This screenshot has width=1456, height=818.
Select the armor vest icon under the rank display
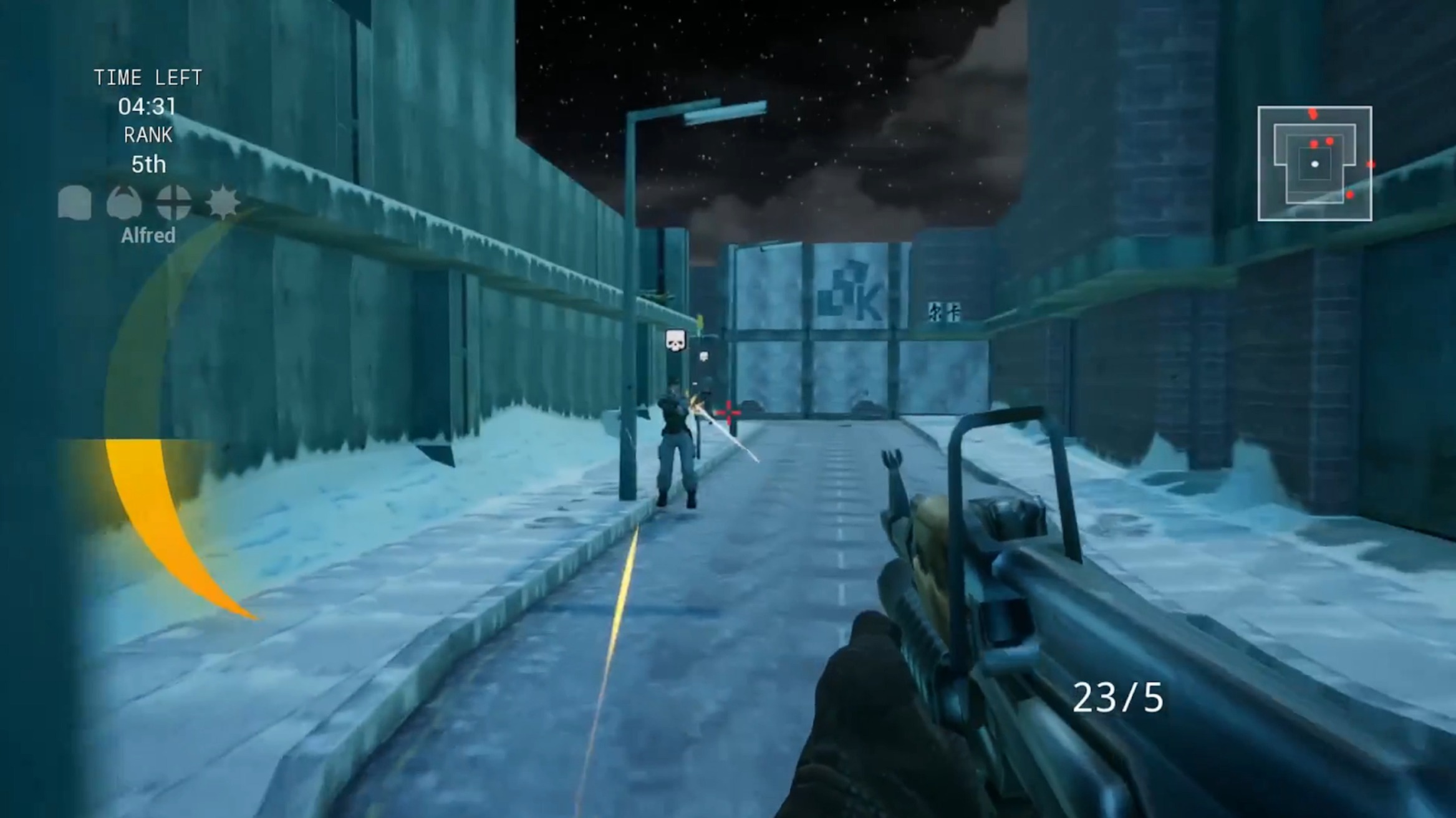(74, 203)
